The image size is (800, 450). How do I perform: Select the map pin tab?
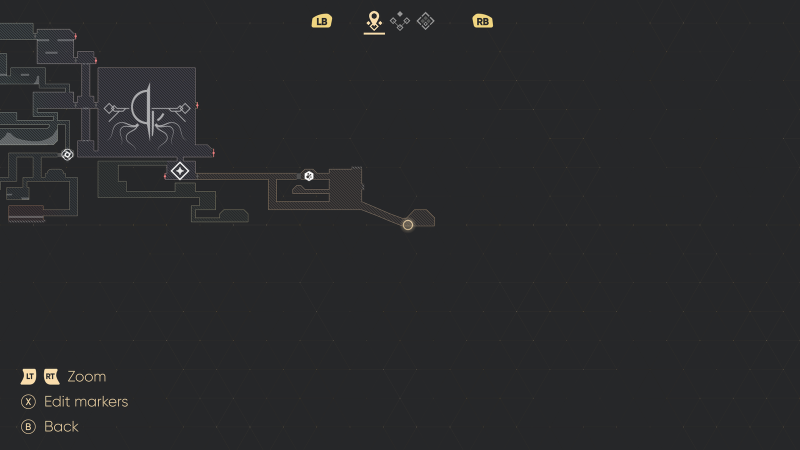[x=374, y=20]
